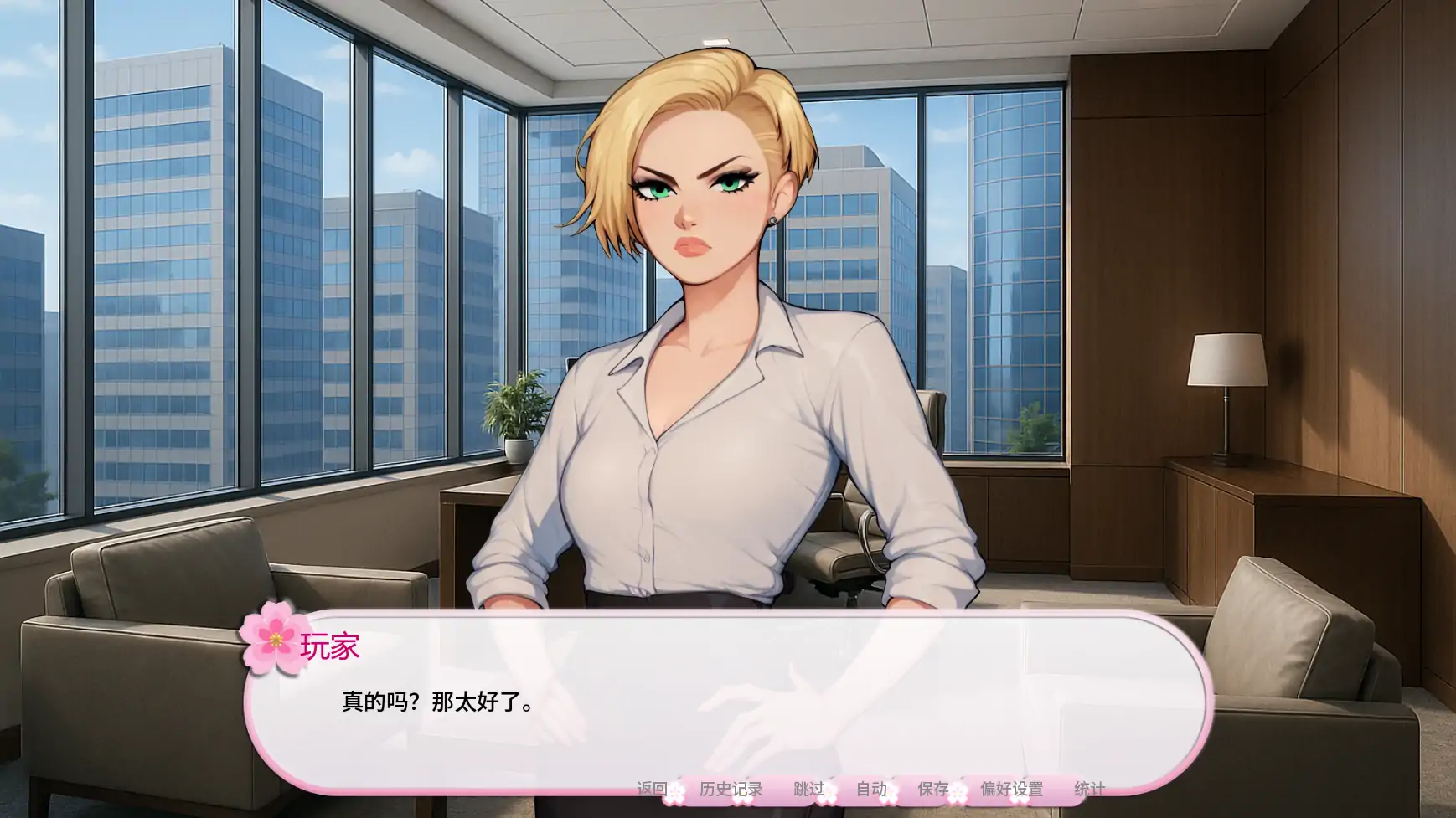Viewport: 1456px width, 818px height.
Task: Click the flower icon between 返回 and 历史记录
Action: click(x=677, y=794)
